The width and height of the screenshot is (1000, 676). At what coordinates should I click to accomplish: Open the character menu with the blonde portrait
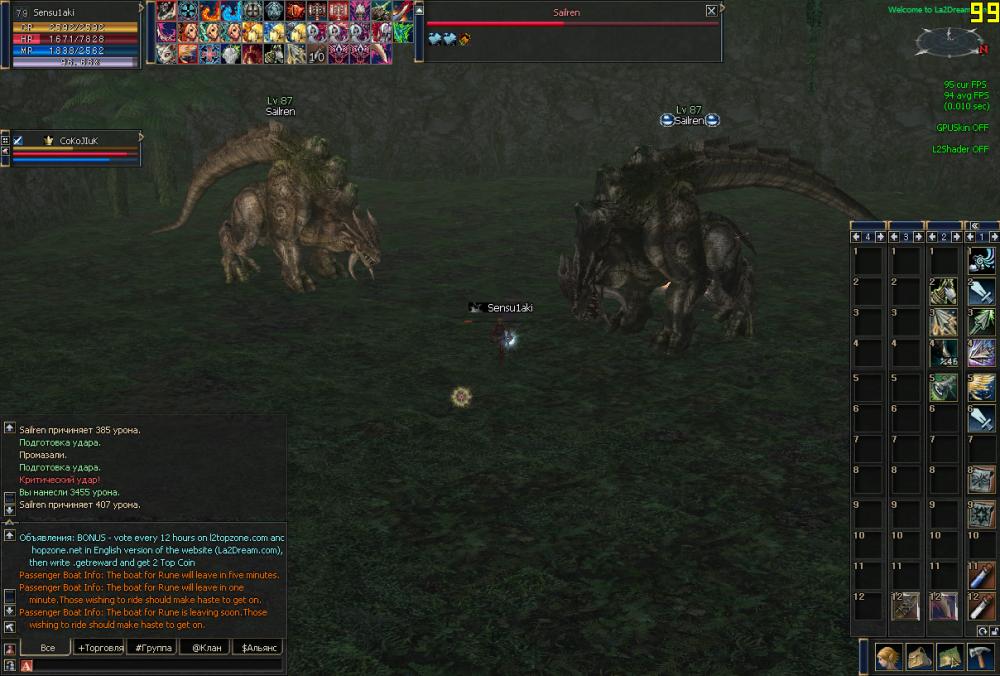click(887, 657)
